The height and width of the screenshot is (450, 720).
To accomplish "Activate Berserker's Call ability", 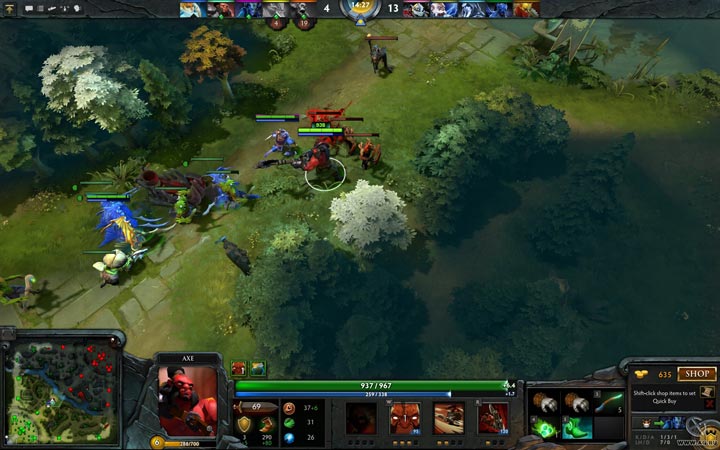I will (x=361, y=418).
